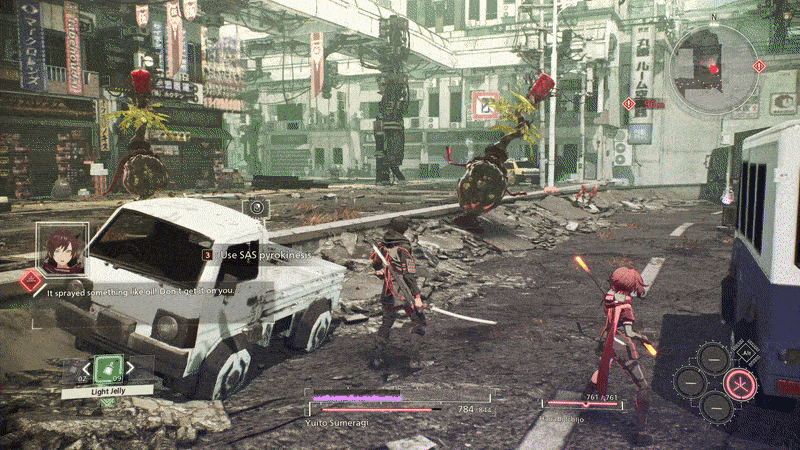This screenshot has height=450, width=800.
Task: Click the camera icon above the truck
Action: coord(257,207)
